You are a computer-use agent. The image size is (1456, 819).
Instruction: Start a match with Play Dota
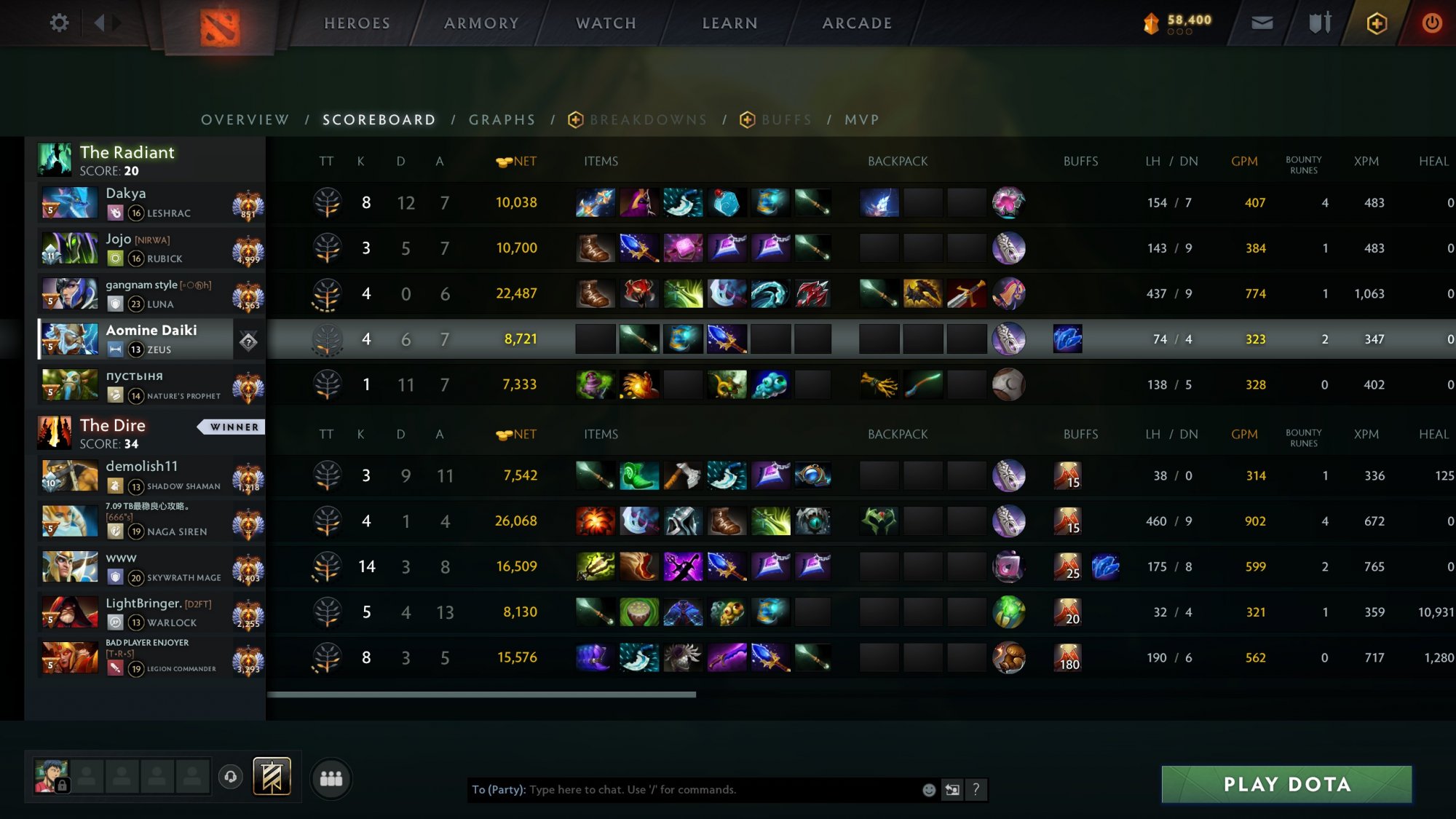[1286, 784]
